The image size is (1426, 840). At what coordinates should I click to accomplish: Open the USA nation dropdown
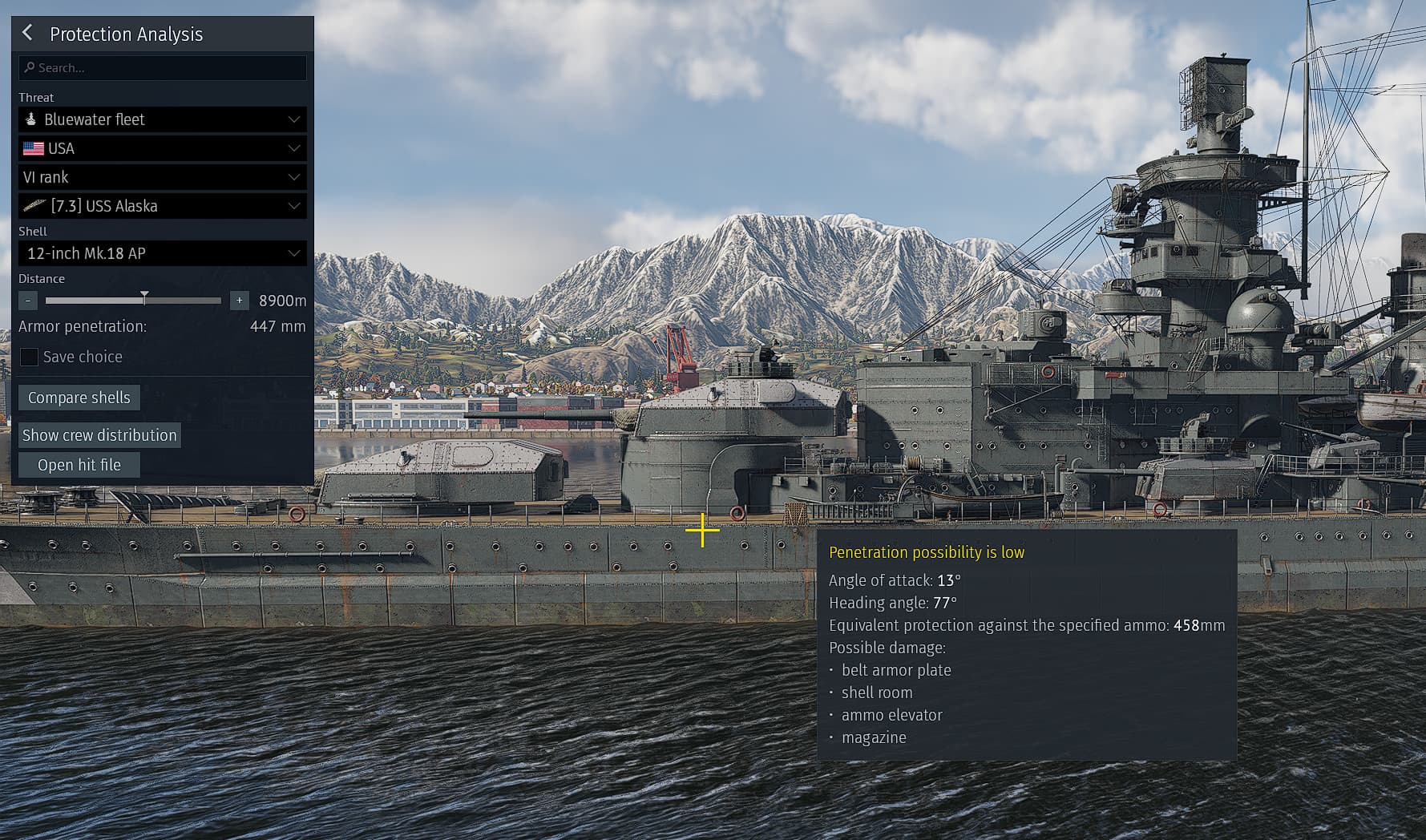[x=163, y=148]
